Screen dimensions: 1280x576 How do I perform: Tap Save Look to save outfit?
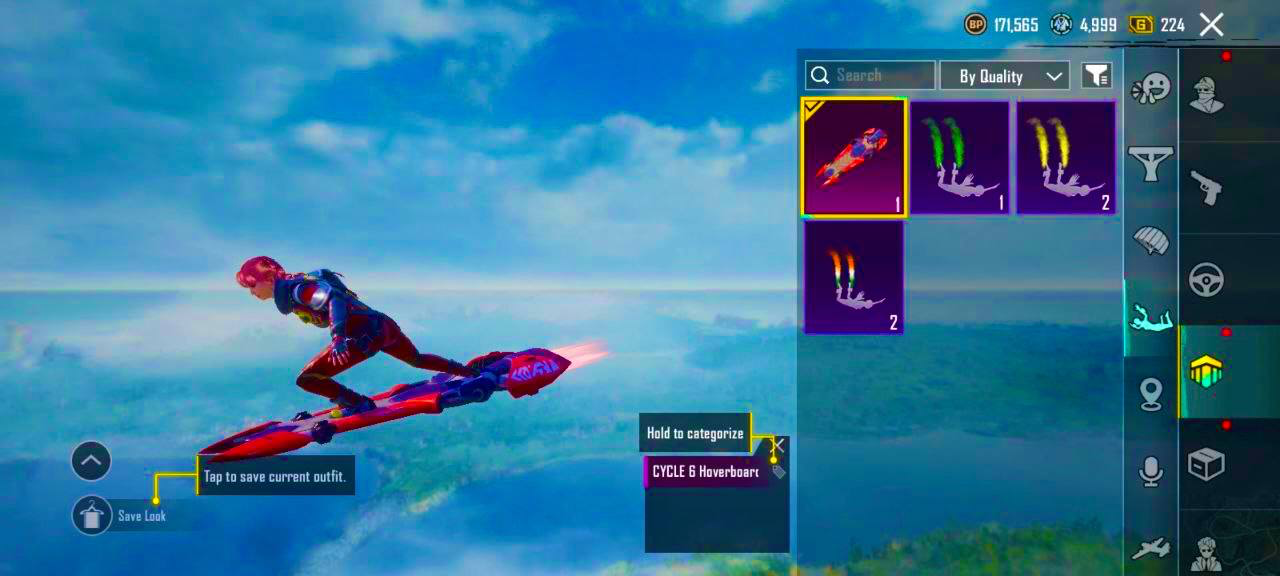pyautogui.click(x=93, y=515)
